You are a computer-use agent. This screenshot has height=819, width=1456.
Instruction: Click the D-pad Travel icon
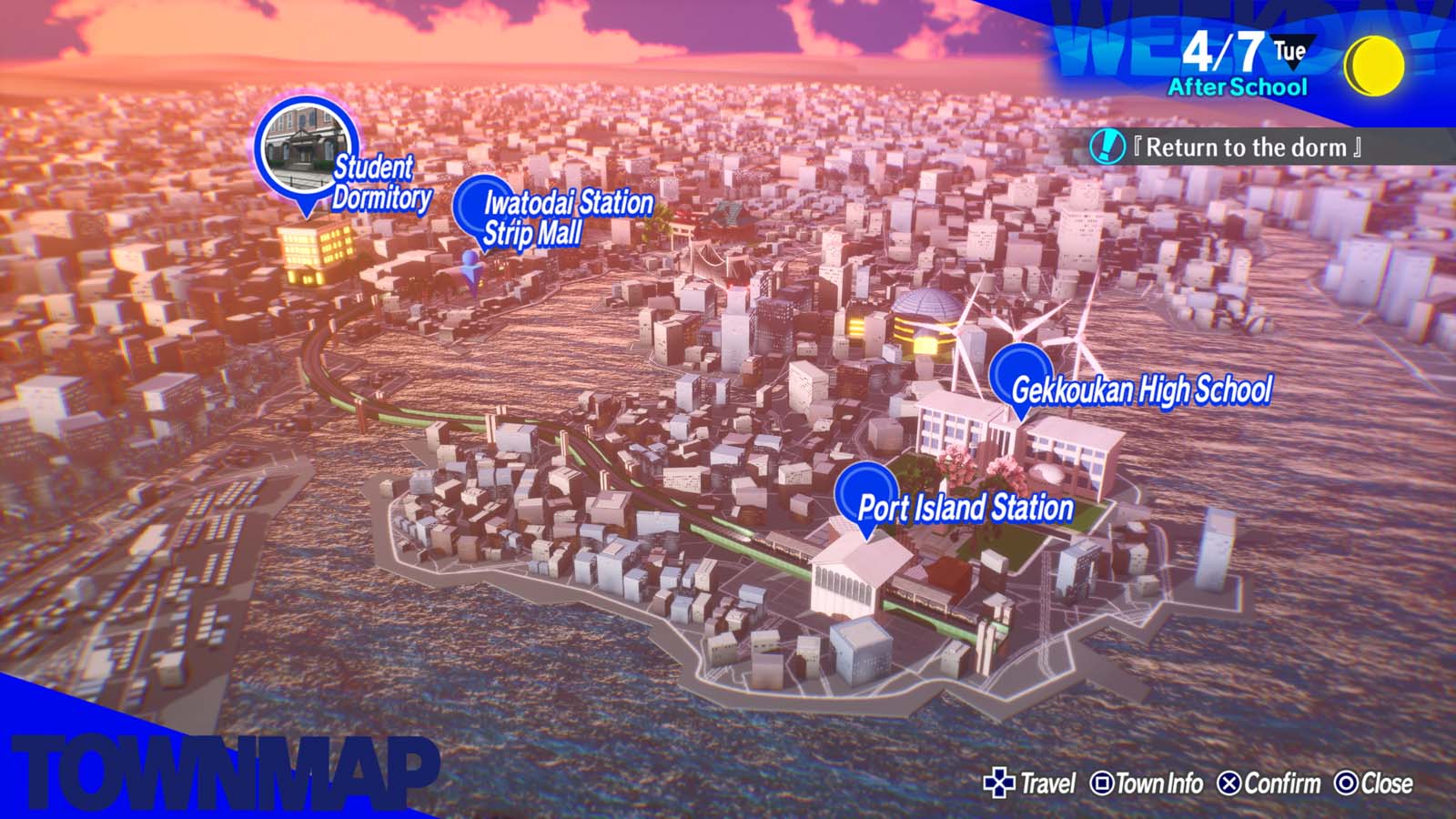pyautogui.click(x=1002, y=782)
